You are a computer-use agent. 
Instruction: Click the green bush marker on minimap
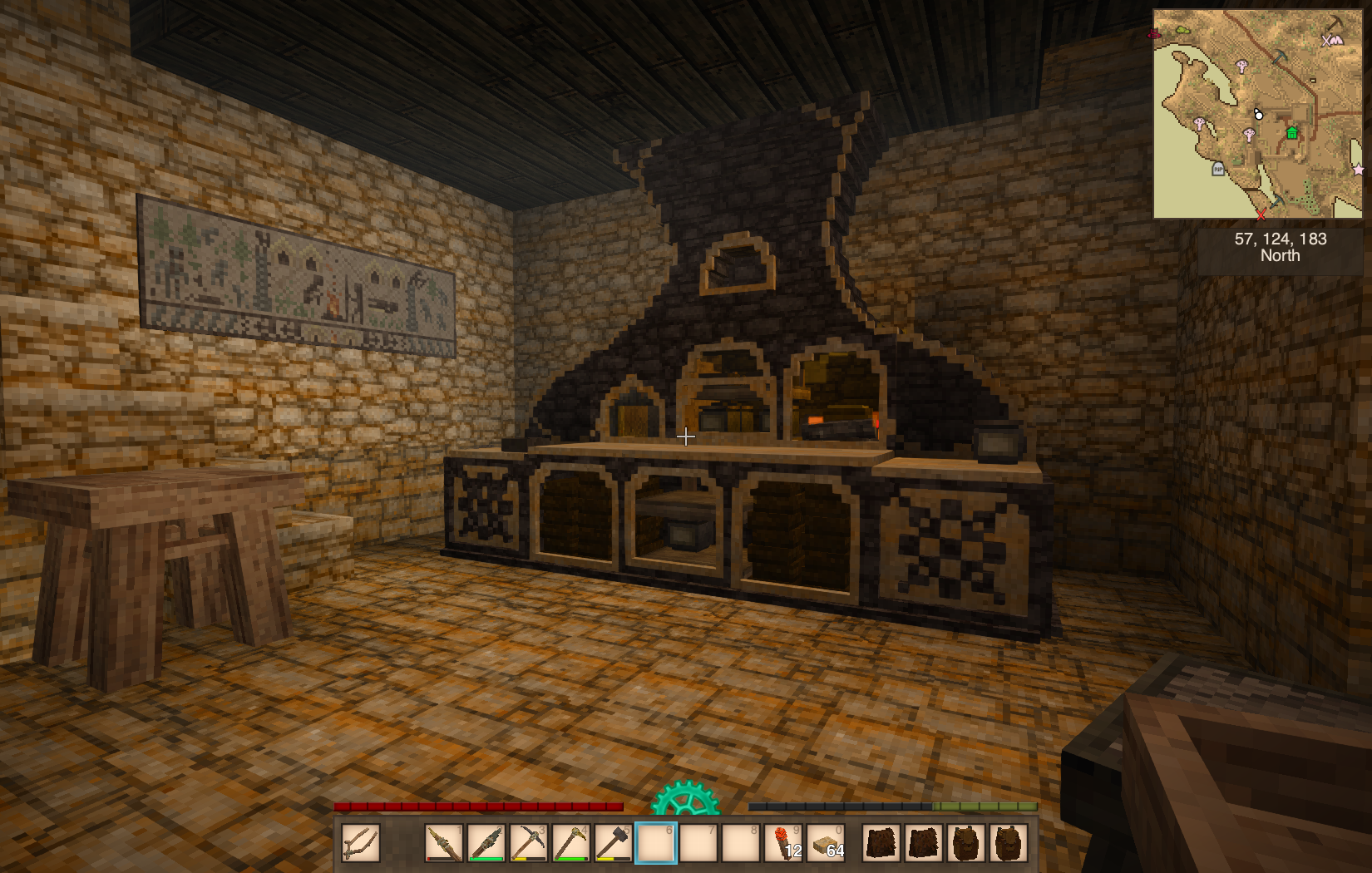pos(1182,31)
